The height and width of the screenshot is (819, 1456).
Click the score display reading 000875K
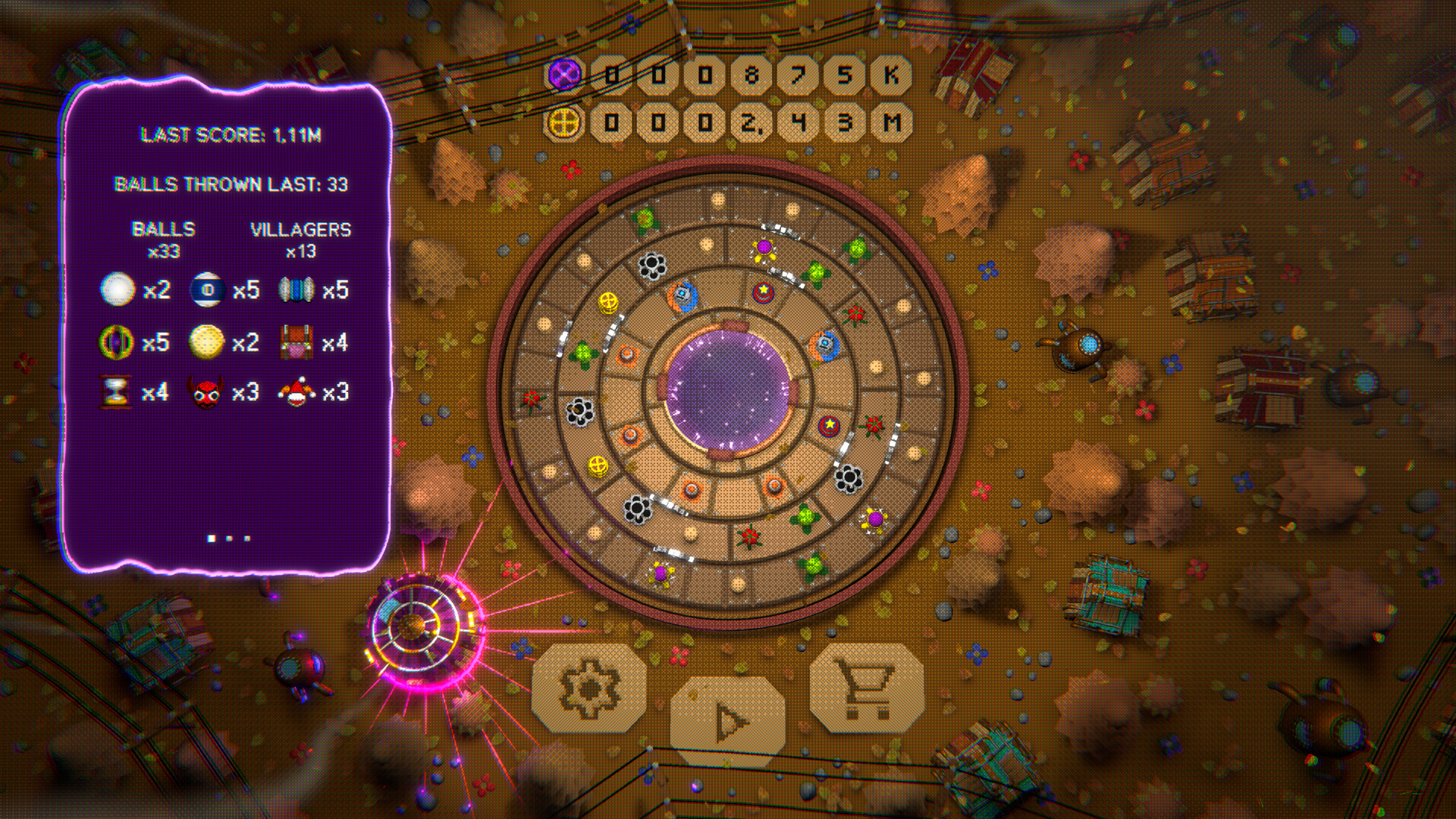coord(751,75)
